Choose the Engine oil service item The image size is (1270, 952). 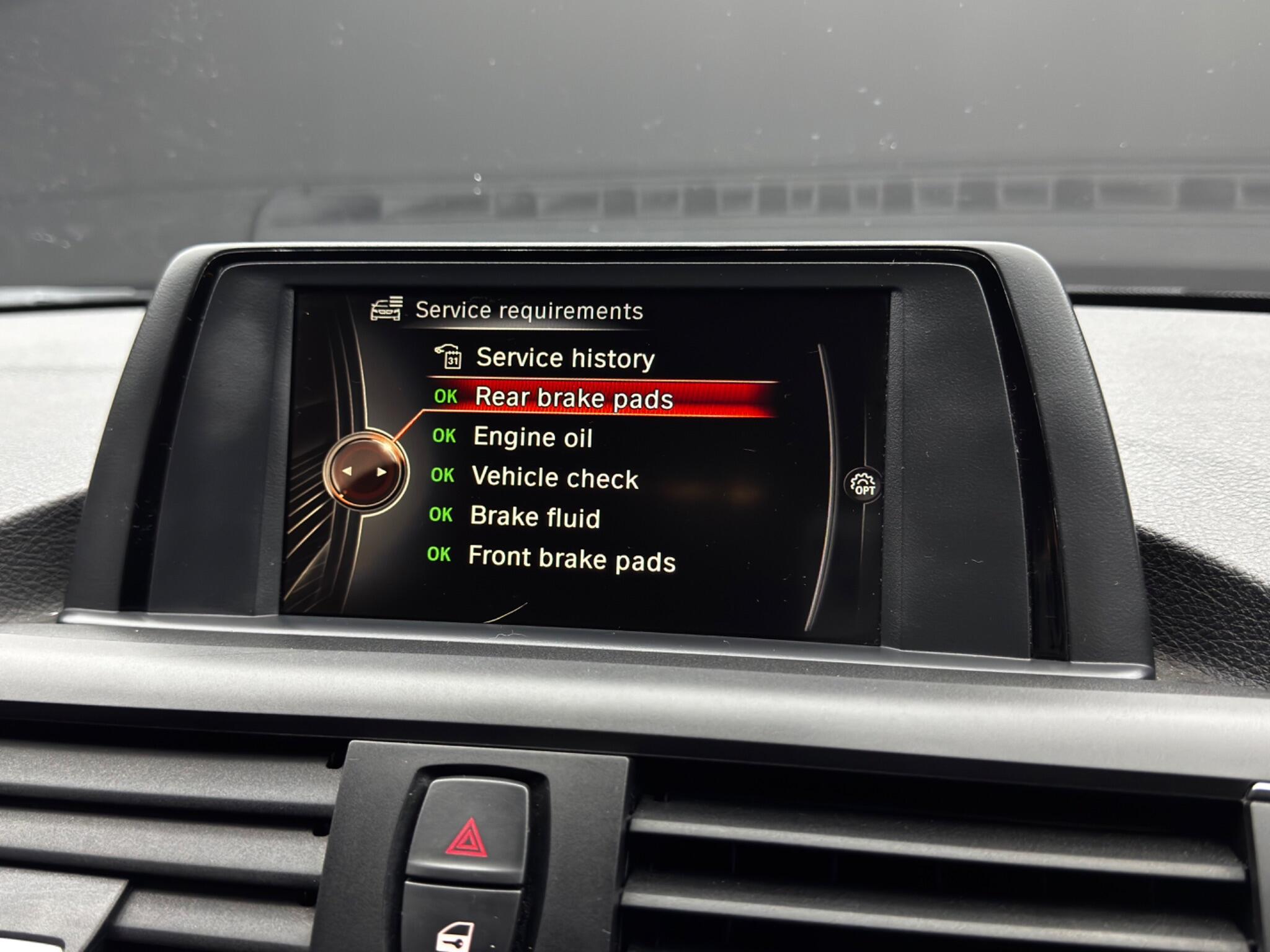coord(532,438)
